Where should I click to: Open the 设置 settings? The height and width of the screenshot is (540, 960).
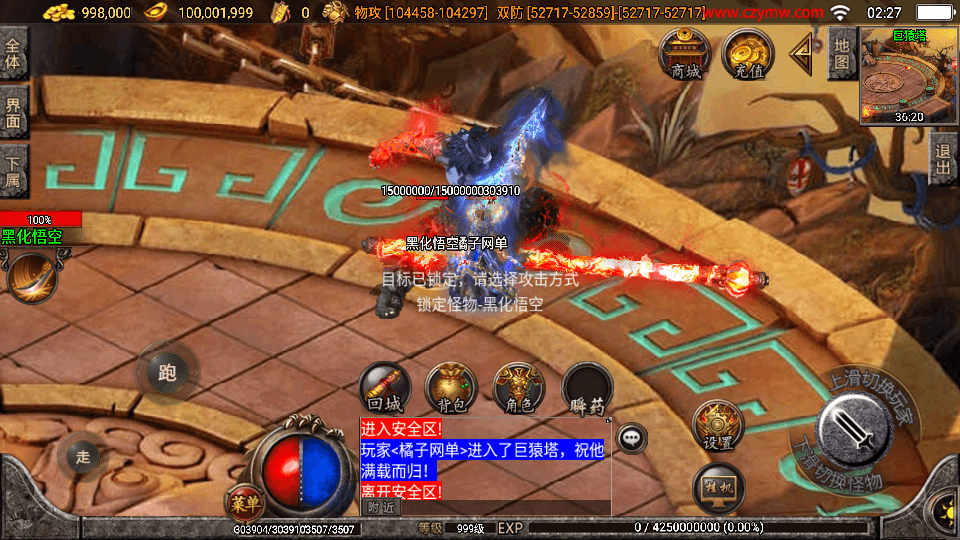pos(718,425)
